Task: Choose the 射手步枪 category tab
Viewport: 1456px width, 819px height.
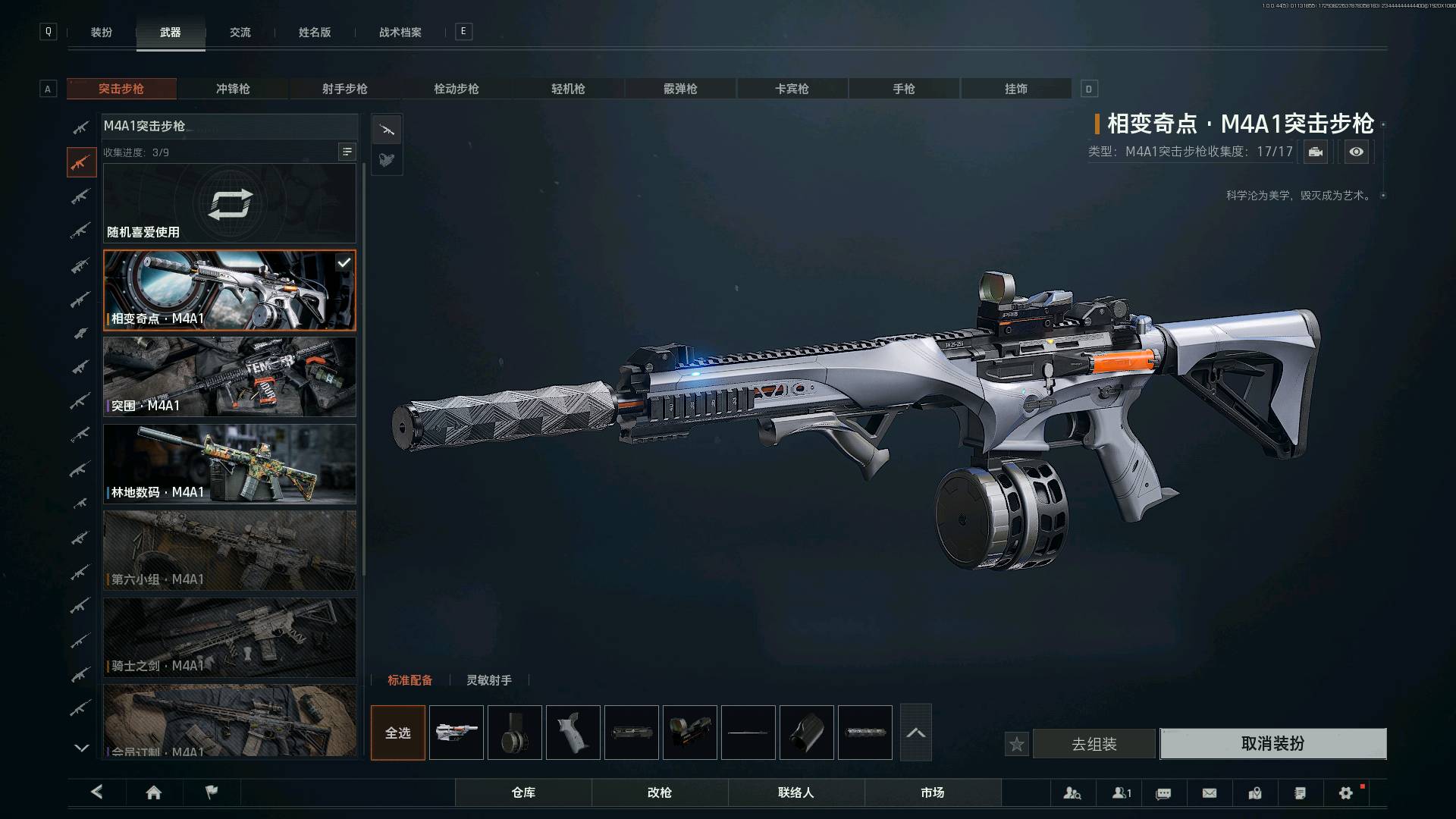Action: (x=344, y=89)
